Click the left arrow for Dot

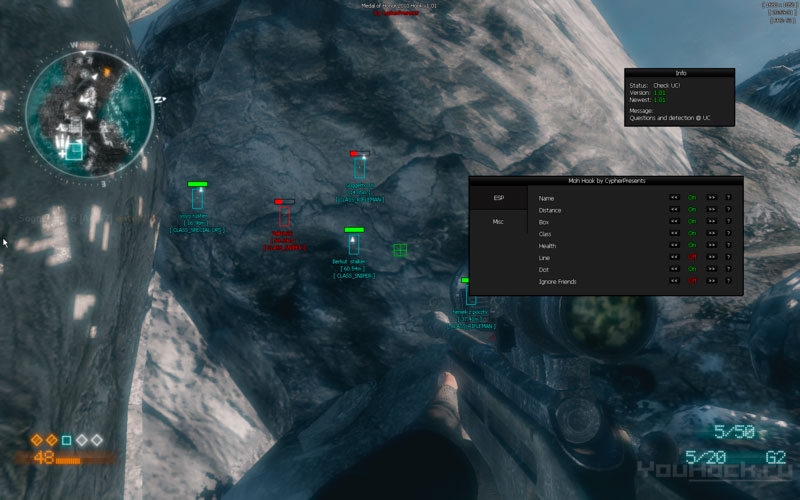675,270
